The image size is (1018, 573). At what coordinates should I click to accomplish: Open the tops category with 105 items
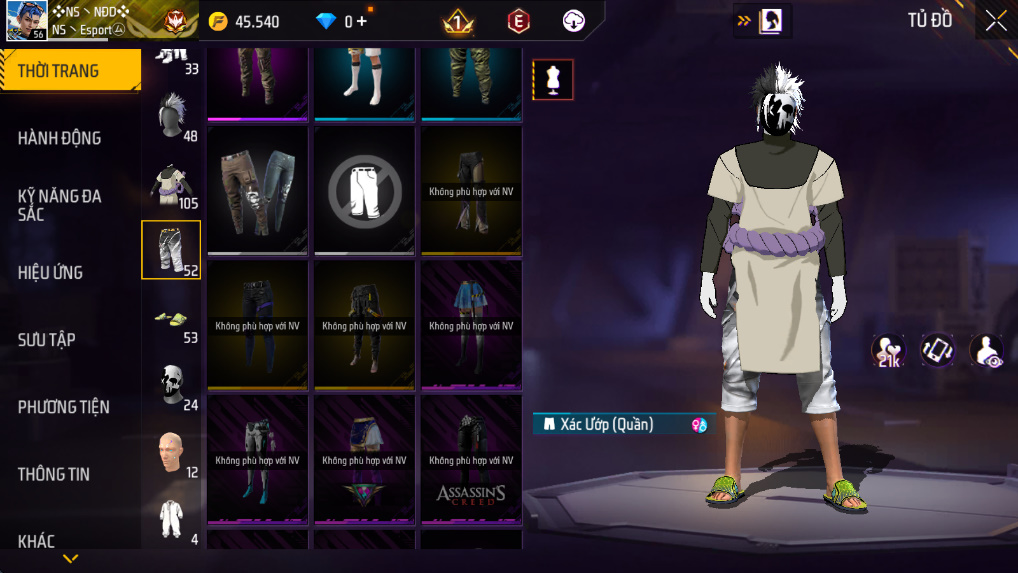(x=172, y=185)
